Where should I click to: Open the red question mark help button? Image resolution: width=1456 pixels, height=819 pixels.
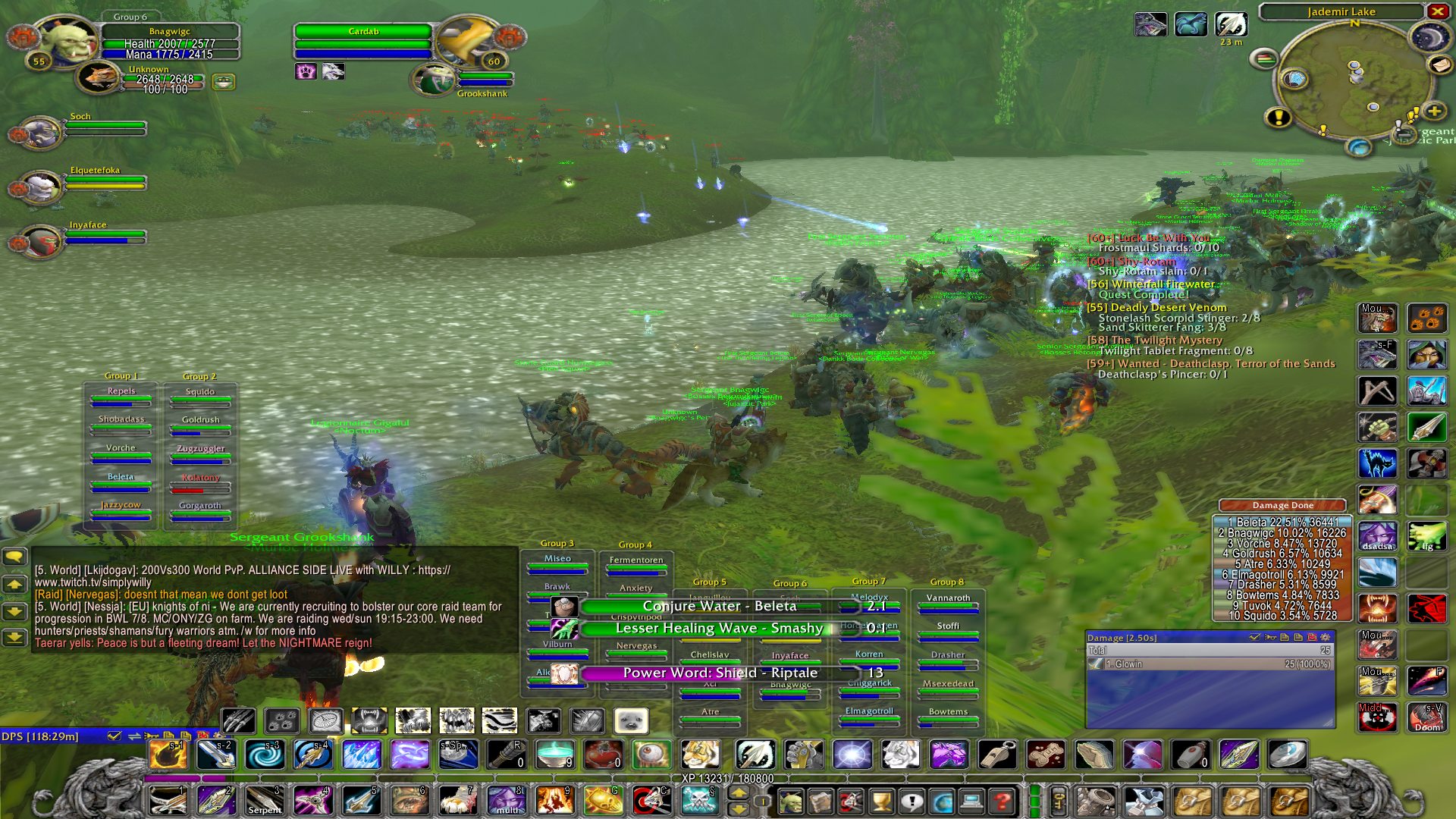click(x=1002, y=801)
